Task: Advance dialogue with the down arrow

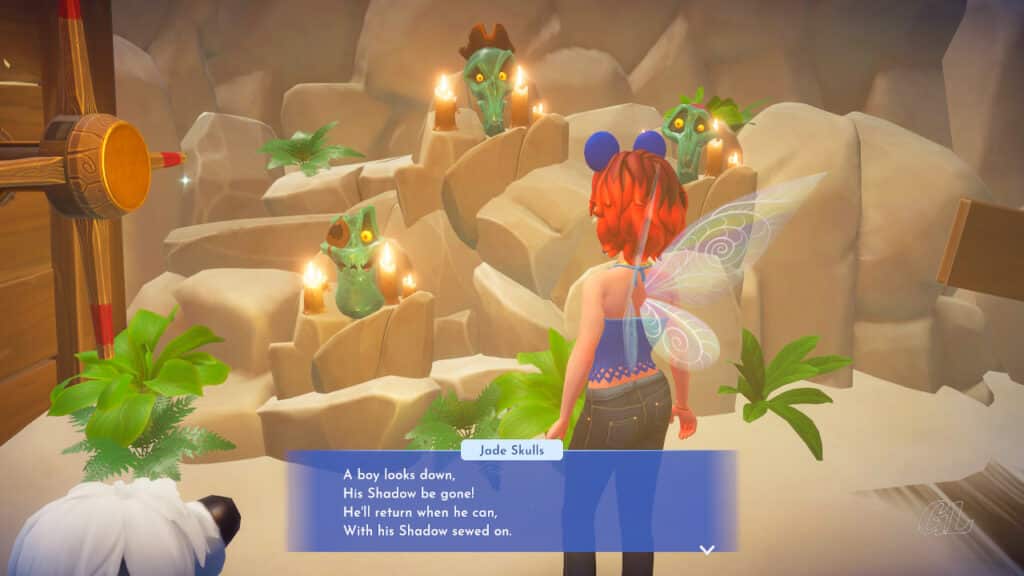Action: tap(707, 549)
